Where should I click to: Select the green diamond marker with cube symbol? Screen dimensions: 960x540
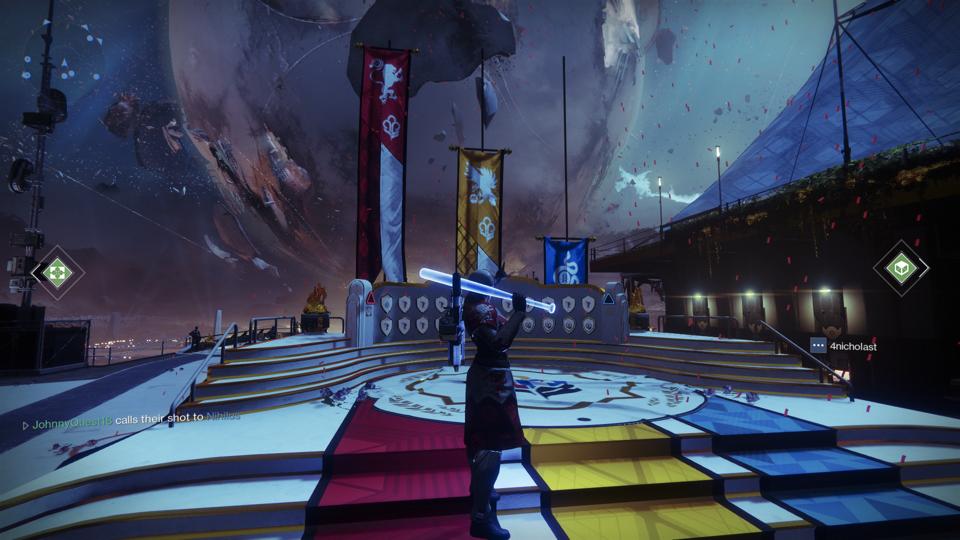[901, 269]
